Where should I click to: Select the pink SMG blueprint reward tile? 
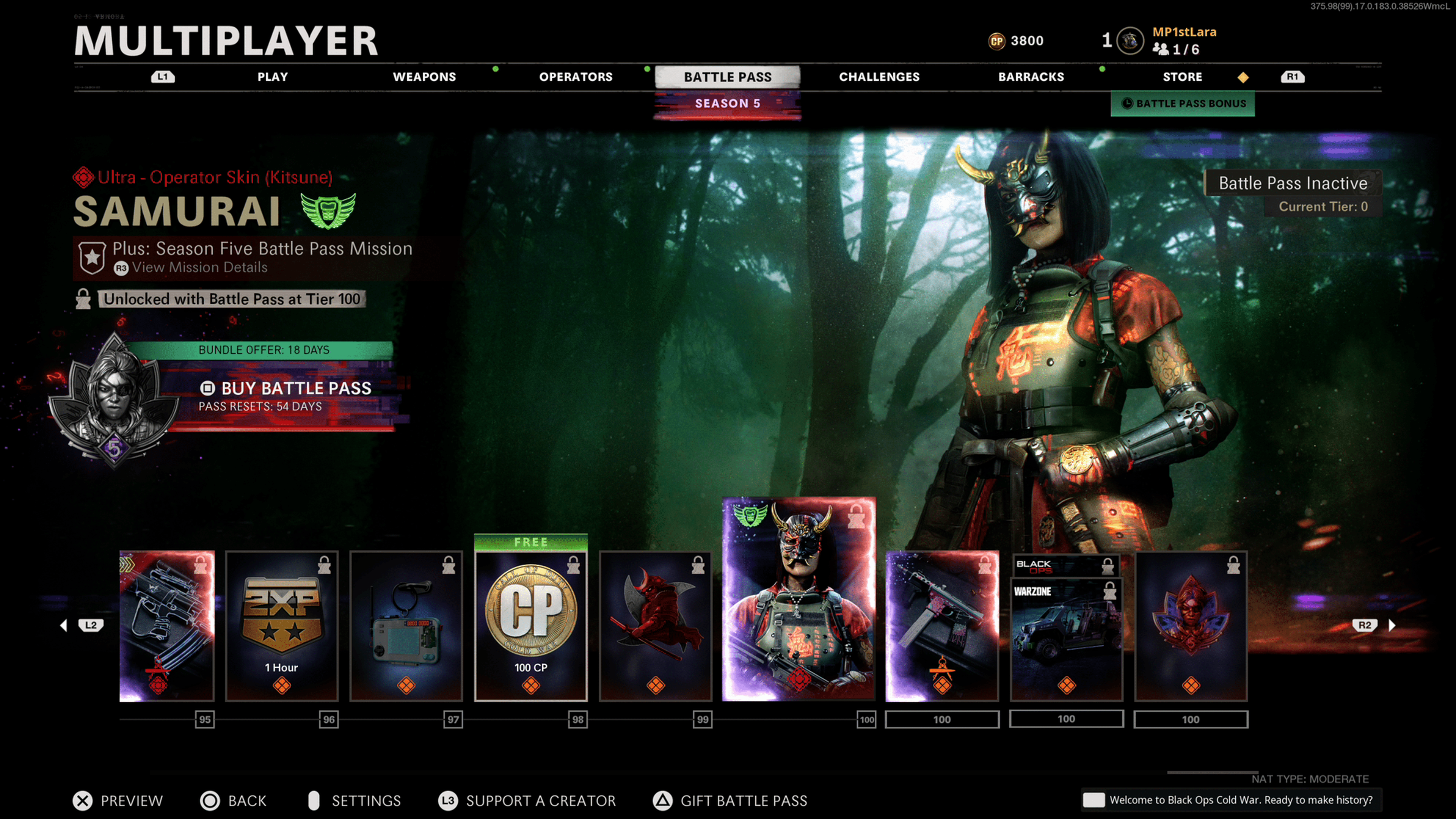coord(941,626)
